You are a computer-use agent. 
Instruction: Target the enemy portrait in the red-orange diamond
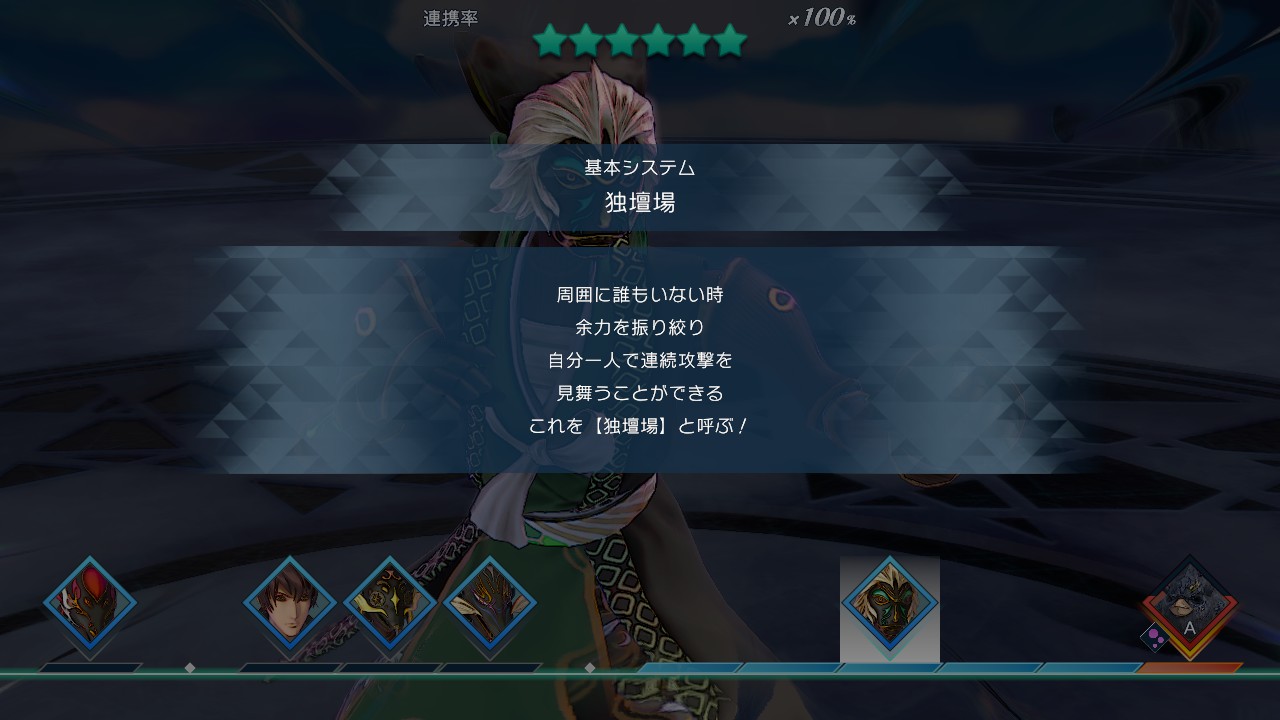tap(1190, 604)
